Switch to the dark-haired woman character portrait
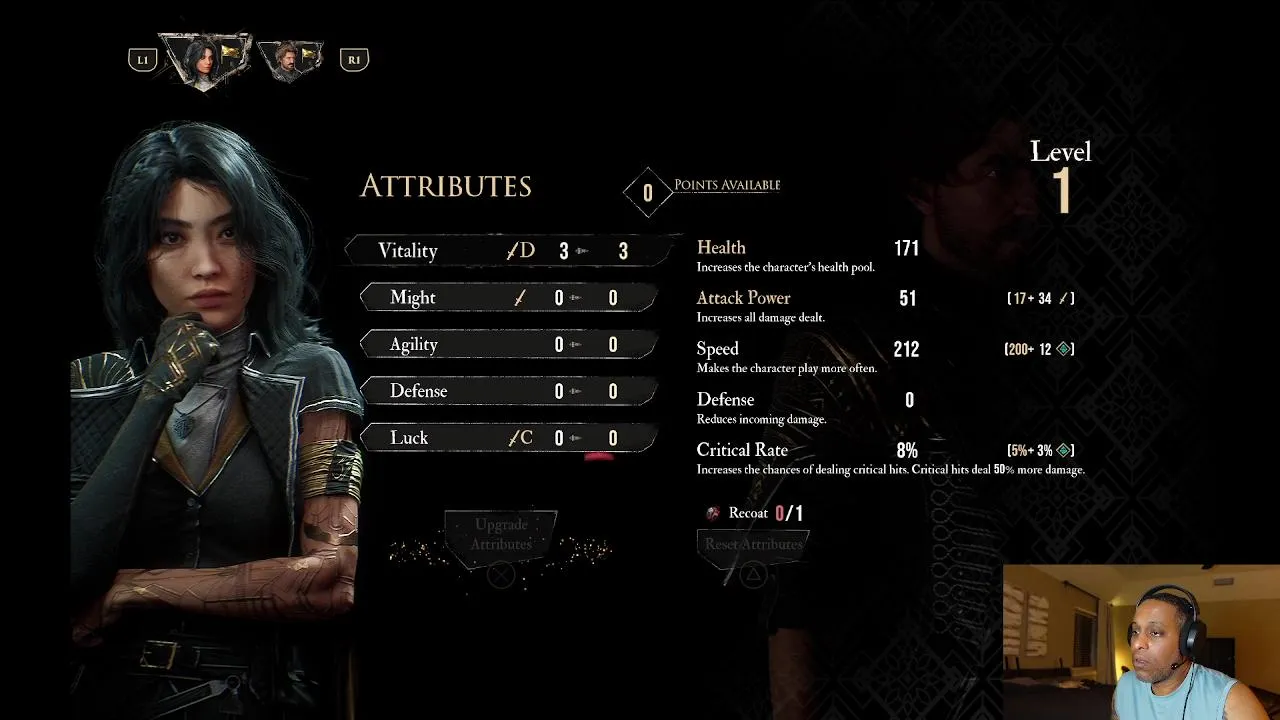Screen dimensions: 1280x720 [205, 58]
